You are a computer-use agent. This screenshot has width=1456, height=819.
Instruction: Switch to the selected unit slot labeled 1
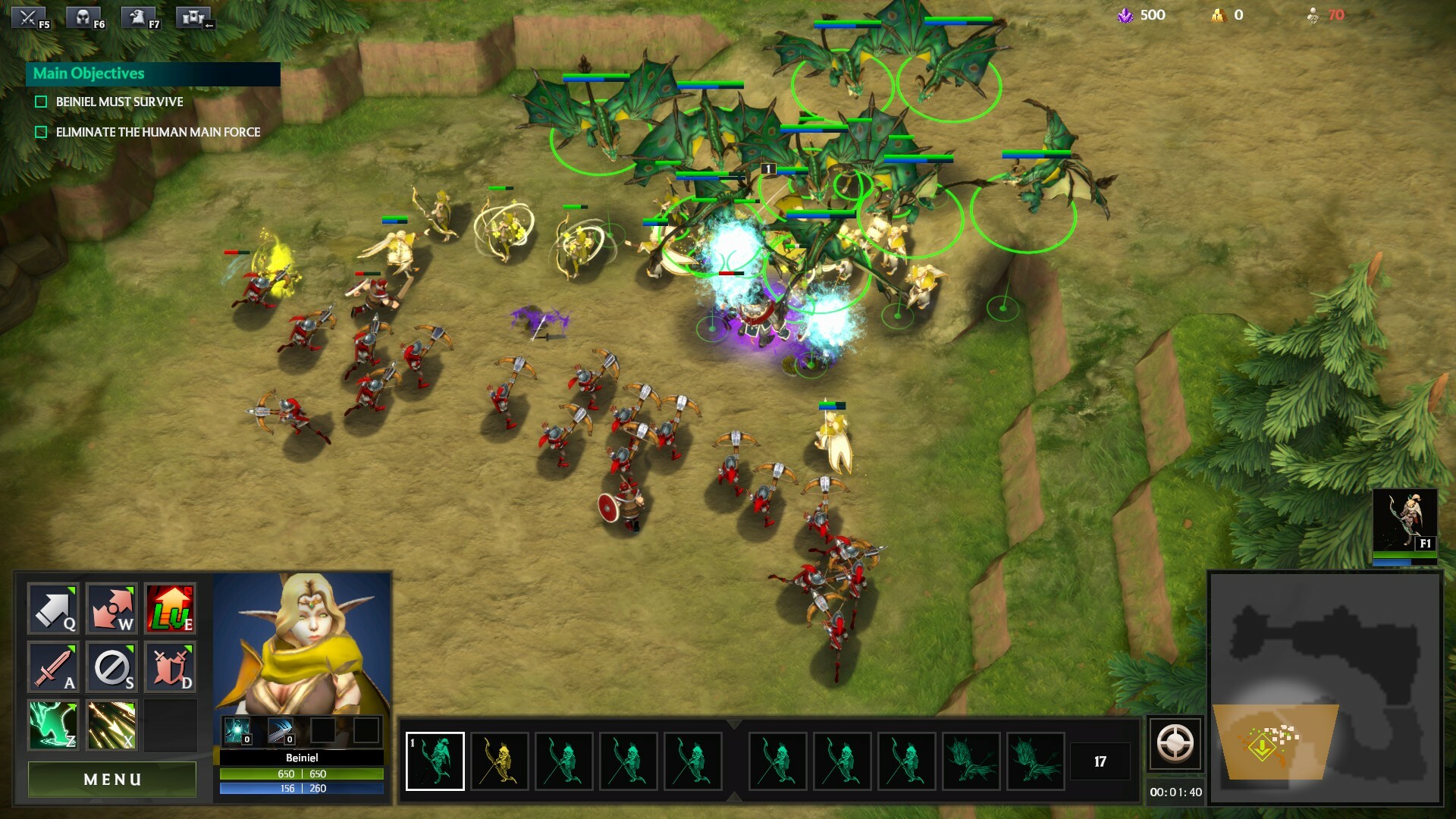[437, 763]
